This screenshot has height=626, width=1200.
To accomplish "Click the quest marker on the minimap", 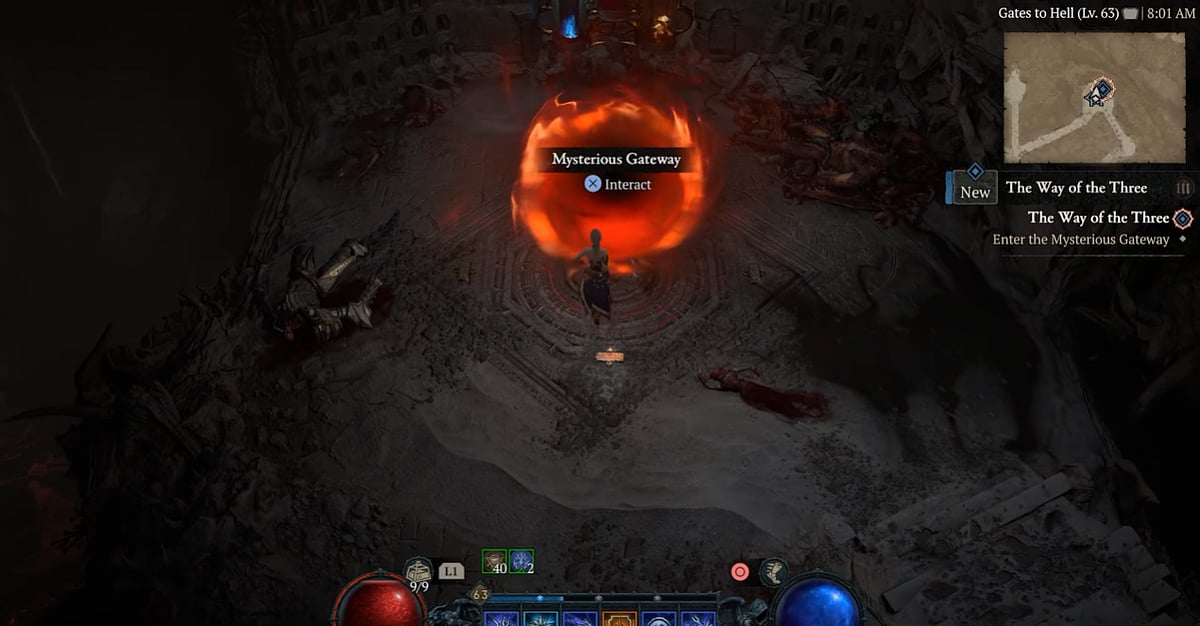I will point(1100,92).
